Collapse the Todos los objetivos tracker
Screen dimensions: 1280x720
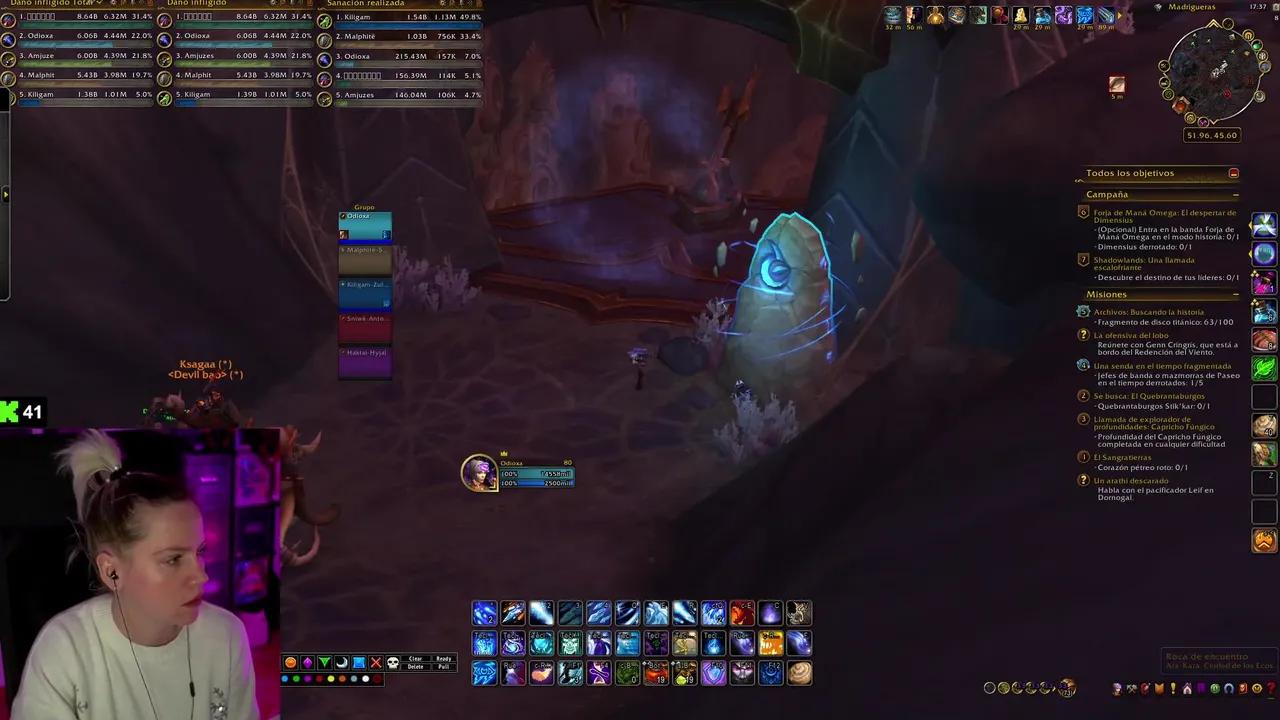coord(1234,172)
